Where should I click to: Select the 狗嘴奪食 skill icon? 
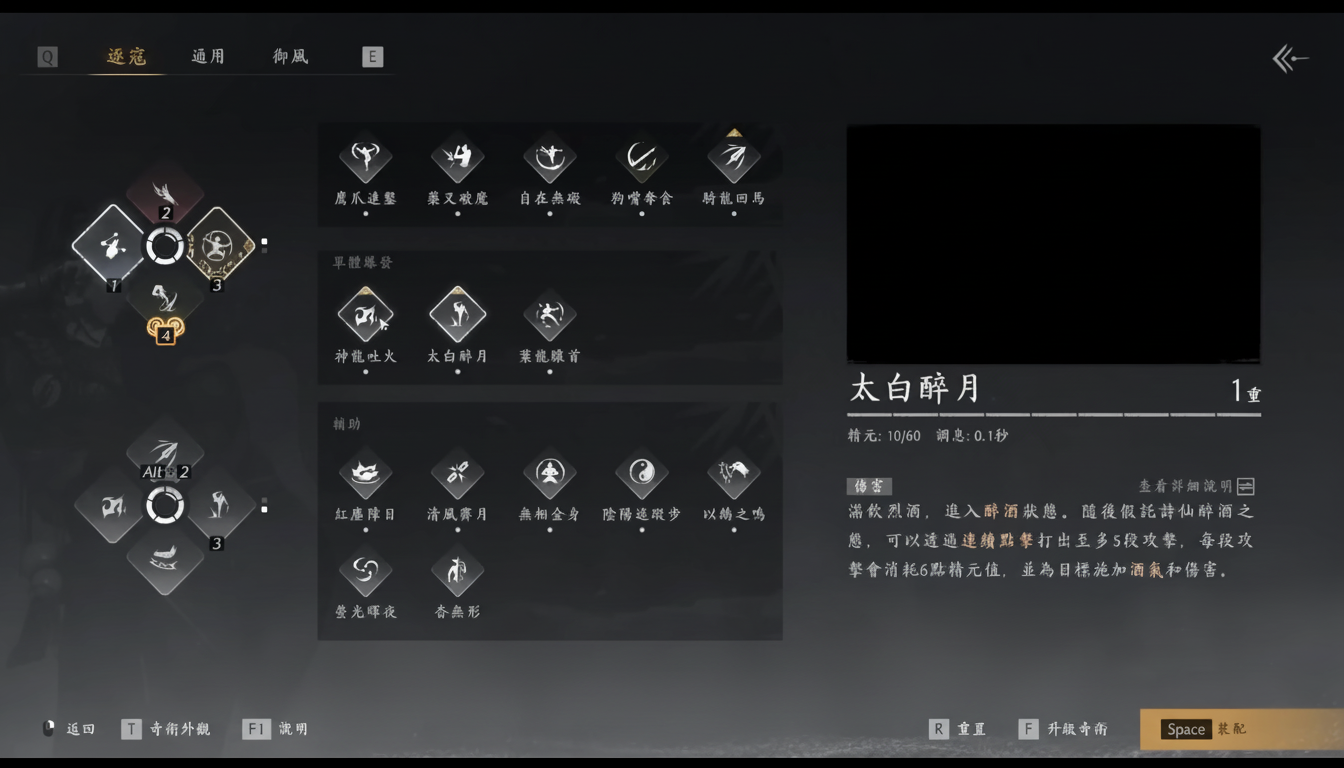click(x=641, y=157)
